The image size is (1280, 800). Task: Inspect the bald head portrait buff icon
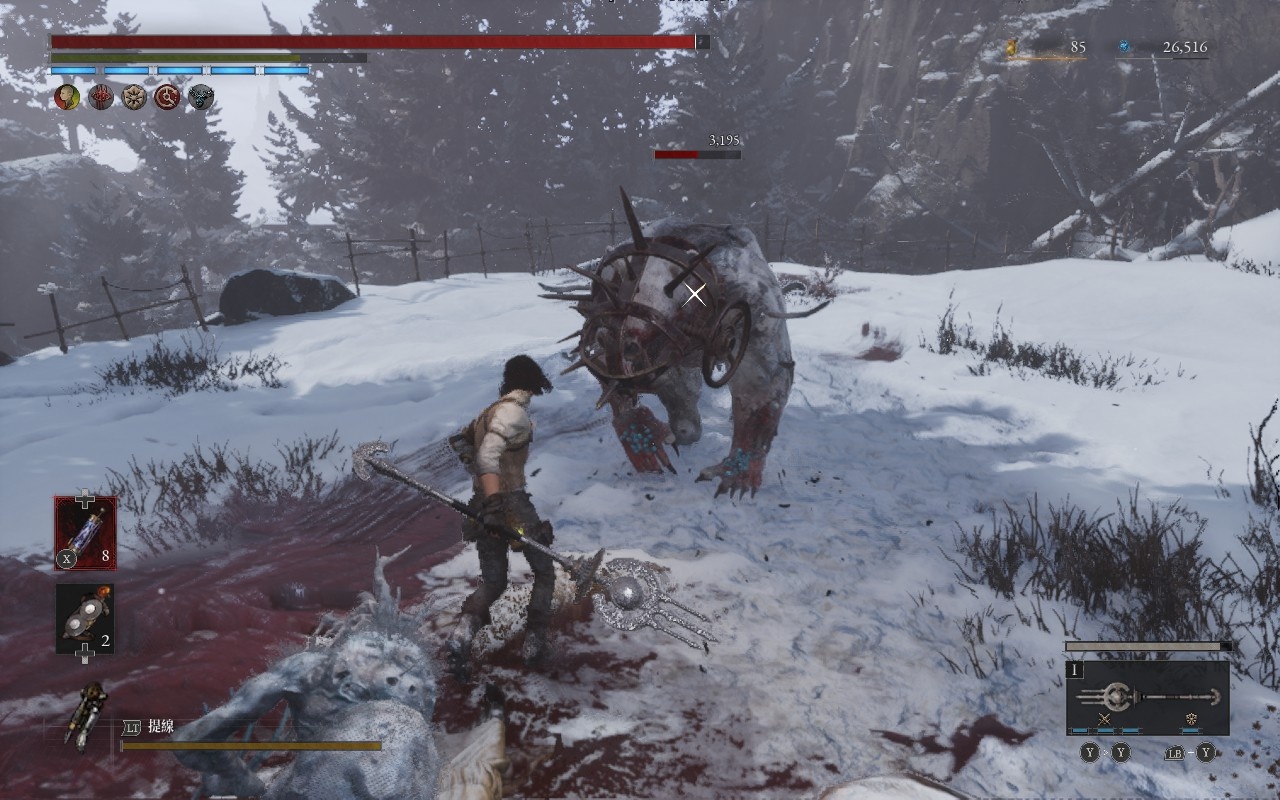67,97
